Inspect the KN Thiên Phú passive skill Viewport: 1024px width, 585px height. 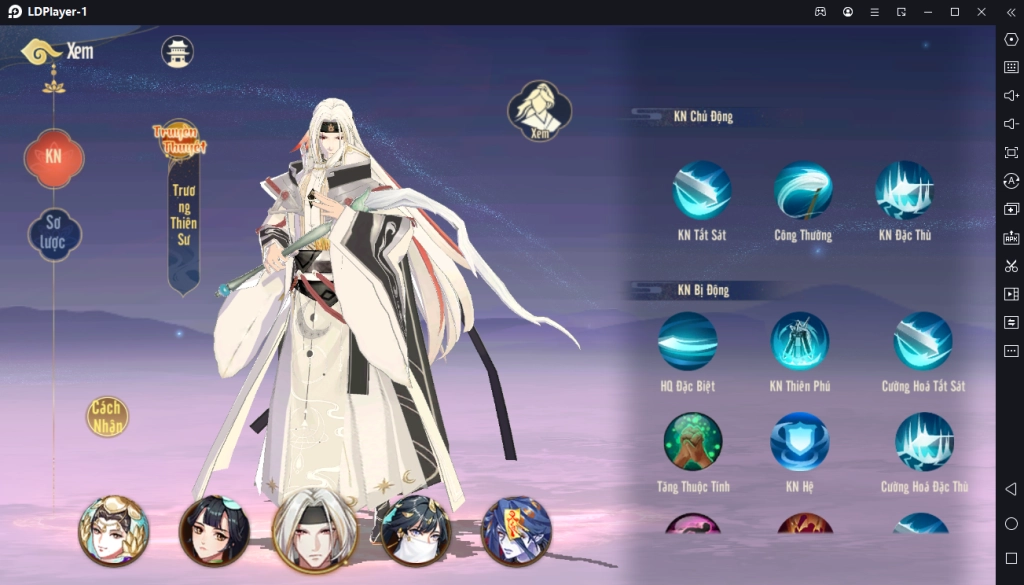(x=800, y=341)
